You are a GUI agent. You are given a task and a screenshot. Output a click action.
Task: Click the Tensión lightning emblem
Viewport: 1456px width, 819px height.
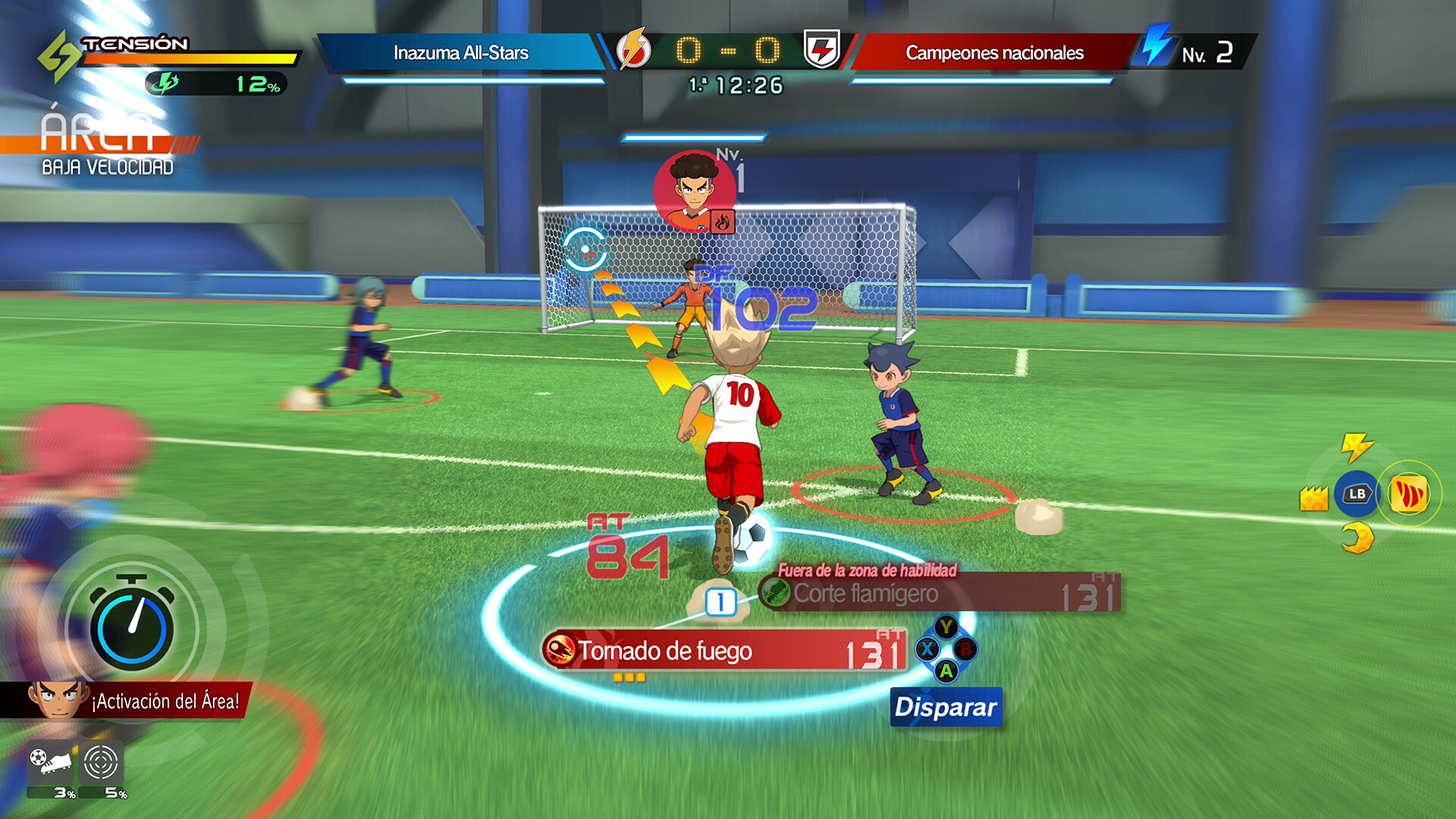[x=58, y=55]
